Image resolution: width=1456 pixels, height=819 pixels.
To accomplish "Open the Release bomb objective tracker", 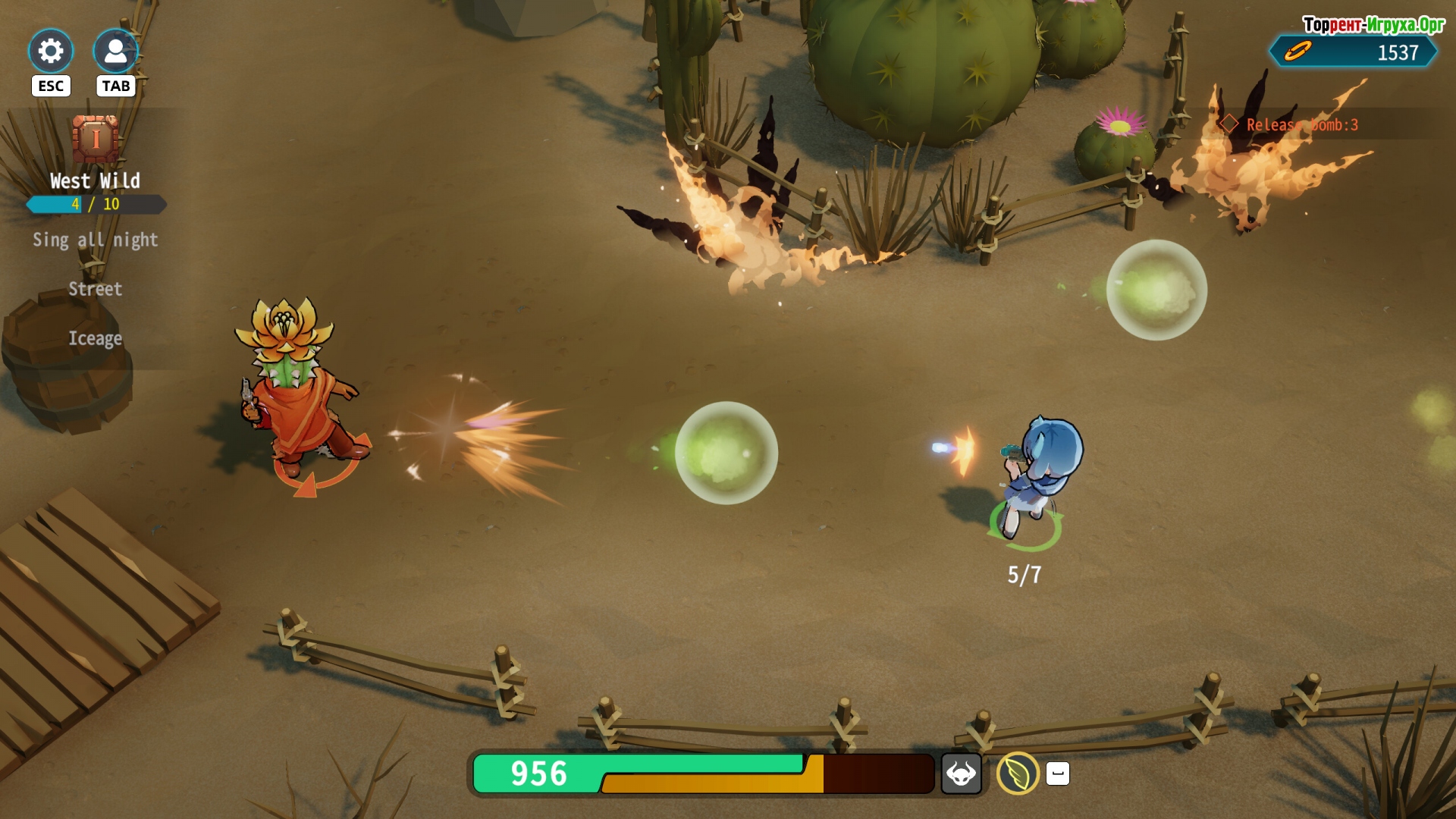I will click(x=1301, y=125).
